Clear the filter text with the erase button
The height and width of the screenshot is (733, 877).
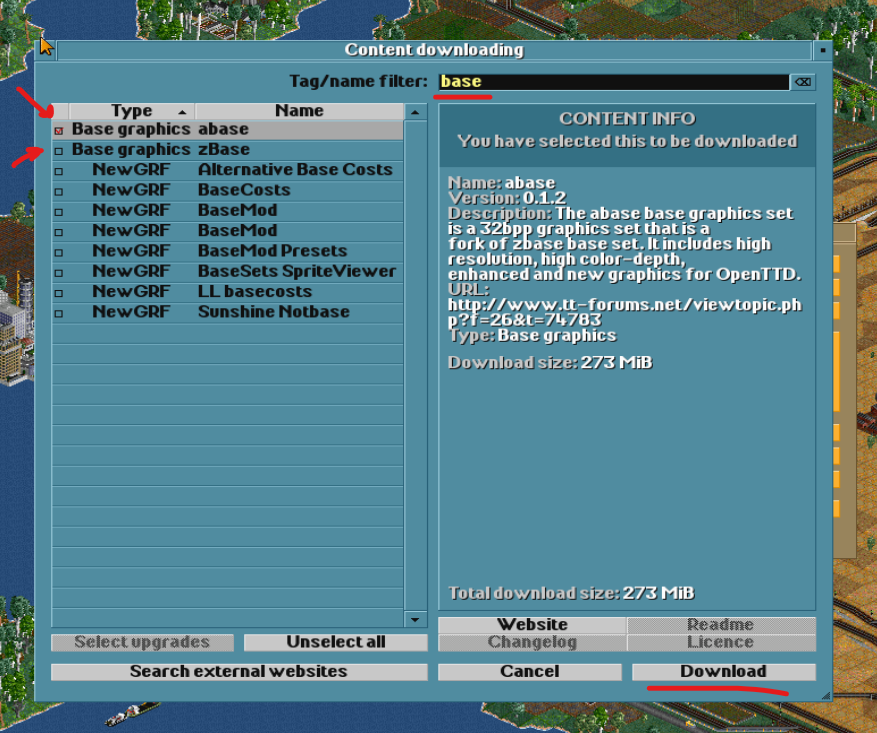click(x=802, y=82)
